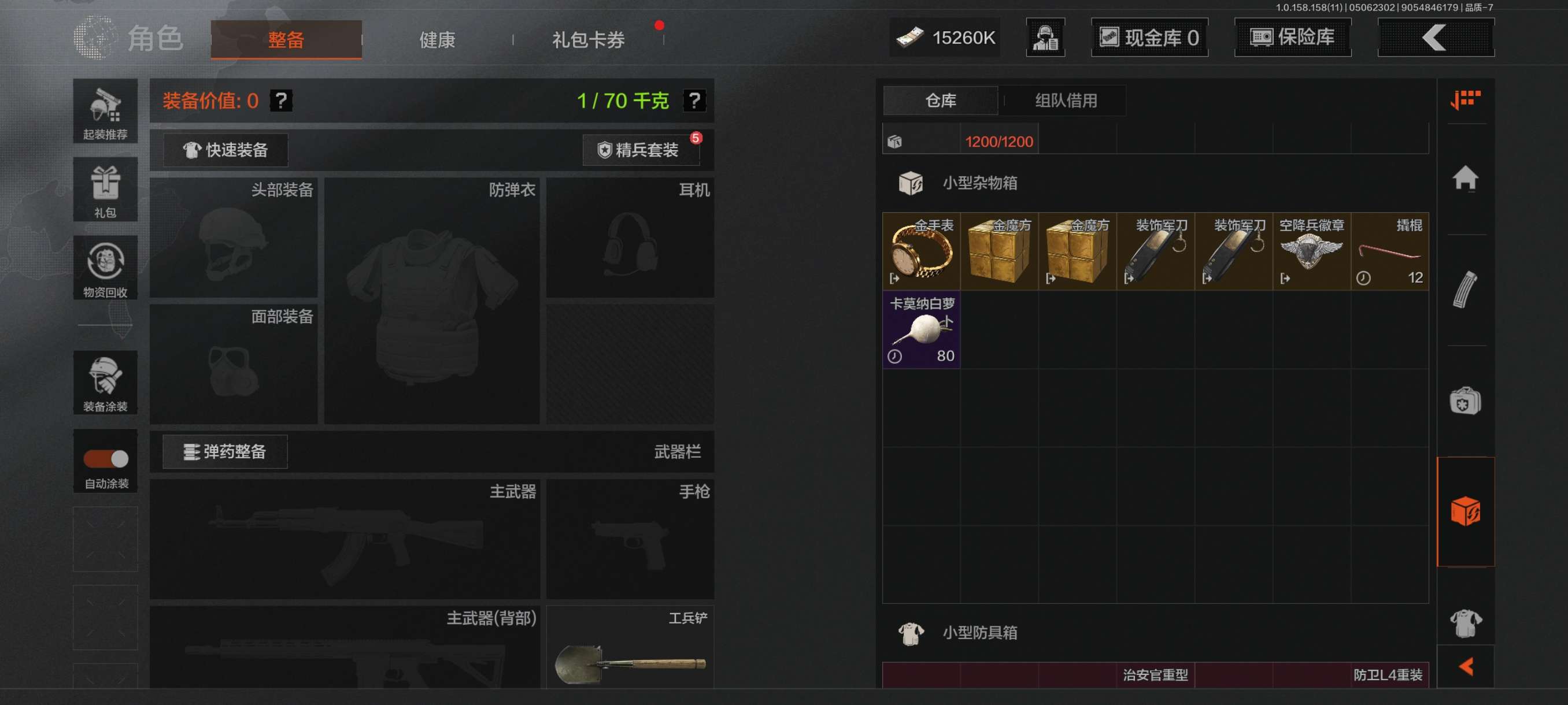Click the 1200/1200 storage capacity bar
This screenshot has width=1568, height=705.
coord(999,140)
